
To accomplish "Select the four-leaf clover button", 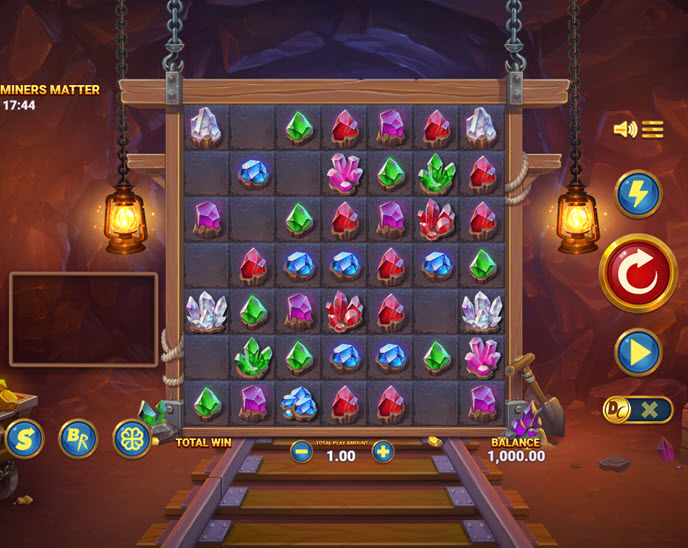I will click(131, 439).
